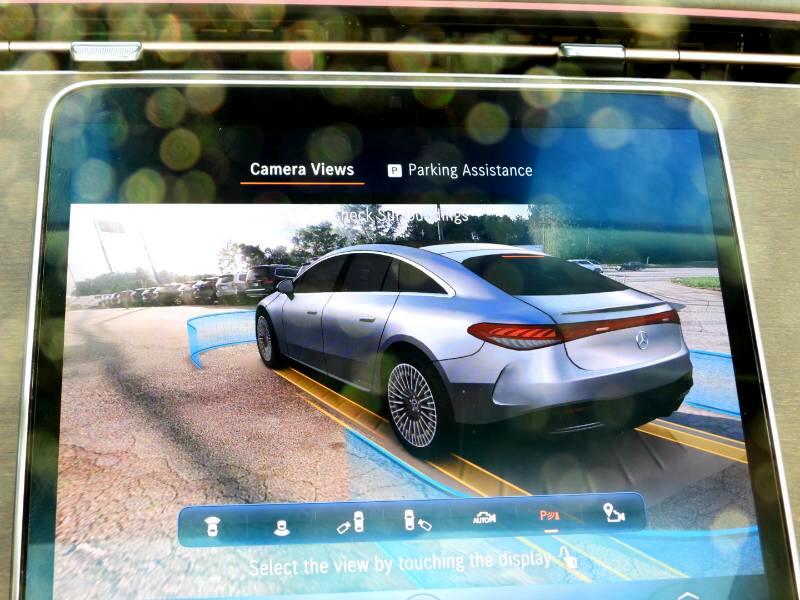This screenshot has width=800, height=600.
Task: Select the rear-side camera view icon
Action: click(417, 520)
